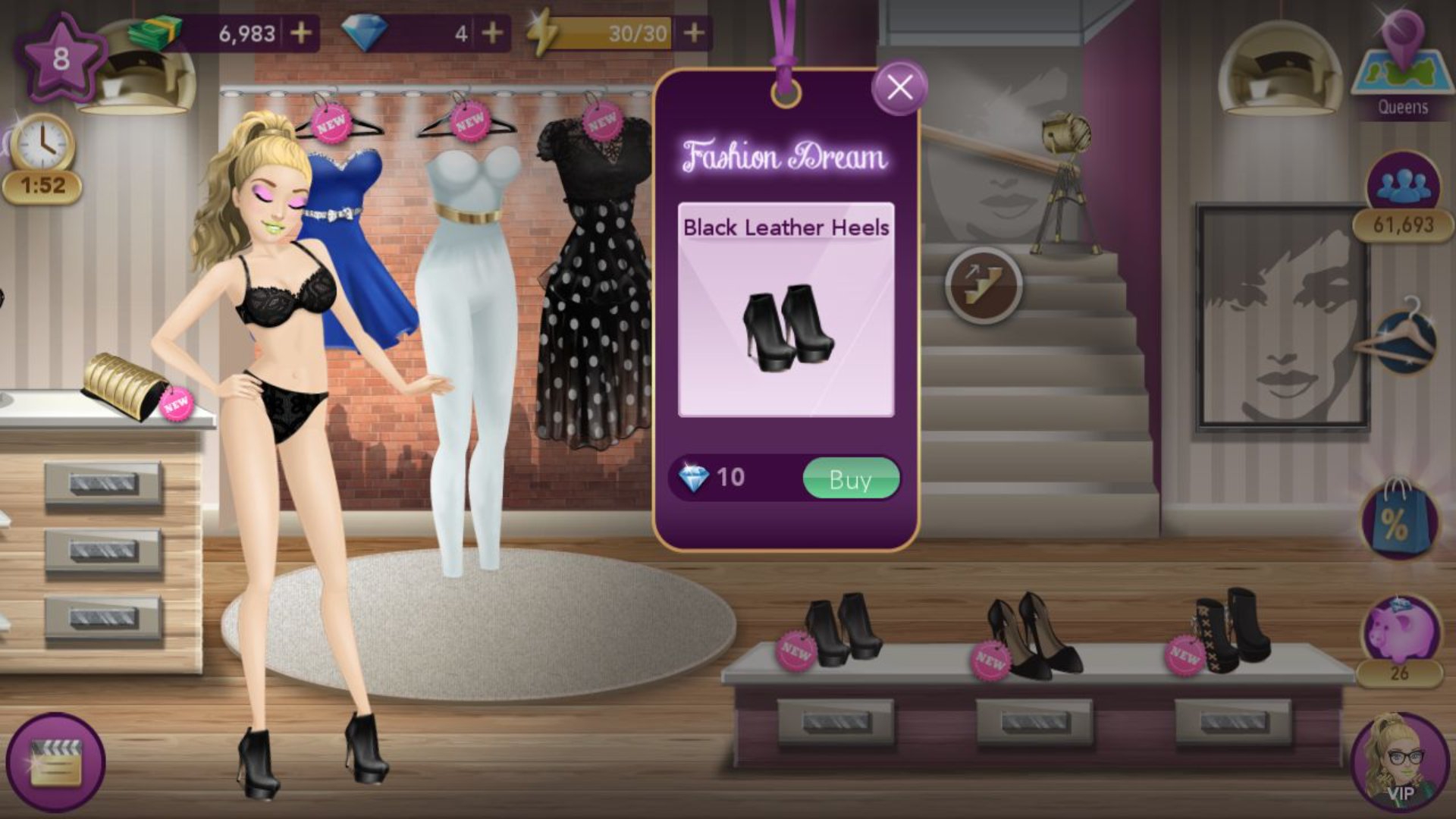
Task: Add more diamonds with the plus button
Action: click(x=492, y=33)
